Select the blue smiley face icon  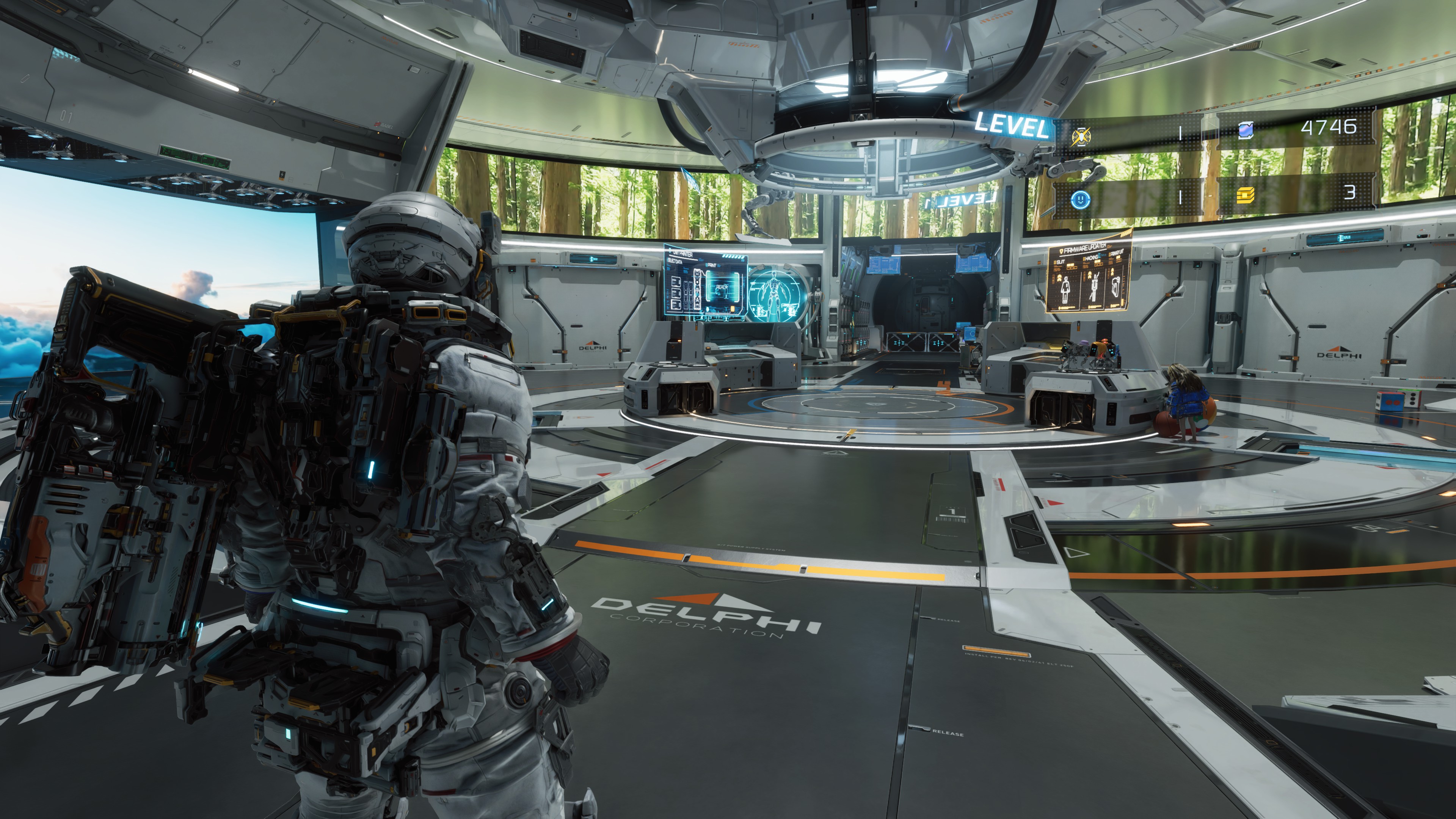[1080, 198]
